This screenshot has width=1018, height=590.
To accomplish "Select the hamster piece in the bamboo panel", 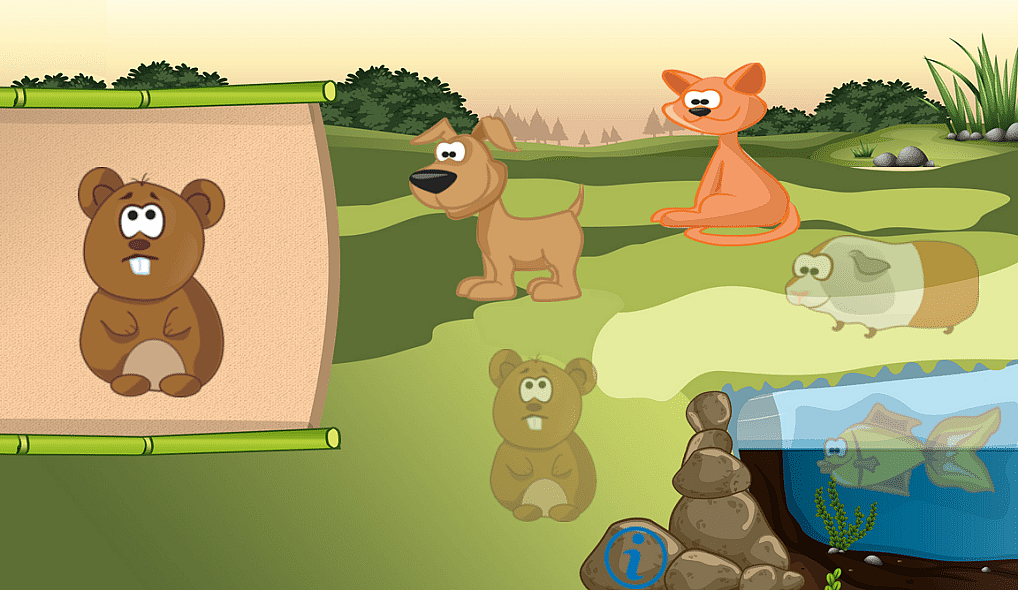I will pyautogui.click(x=151, y=283).
